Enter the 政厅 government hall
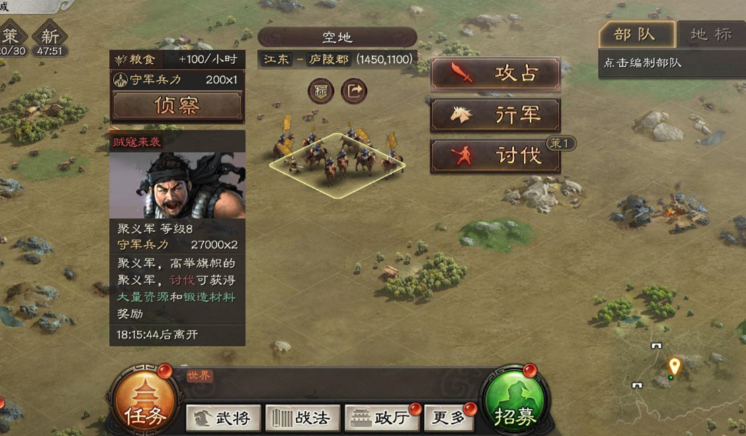Viewport: 746px width, 436px height. click(379, 418)
